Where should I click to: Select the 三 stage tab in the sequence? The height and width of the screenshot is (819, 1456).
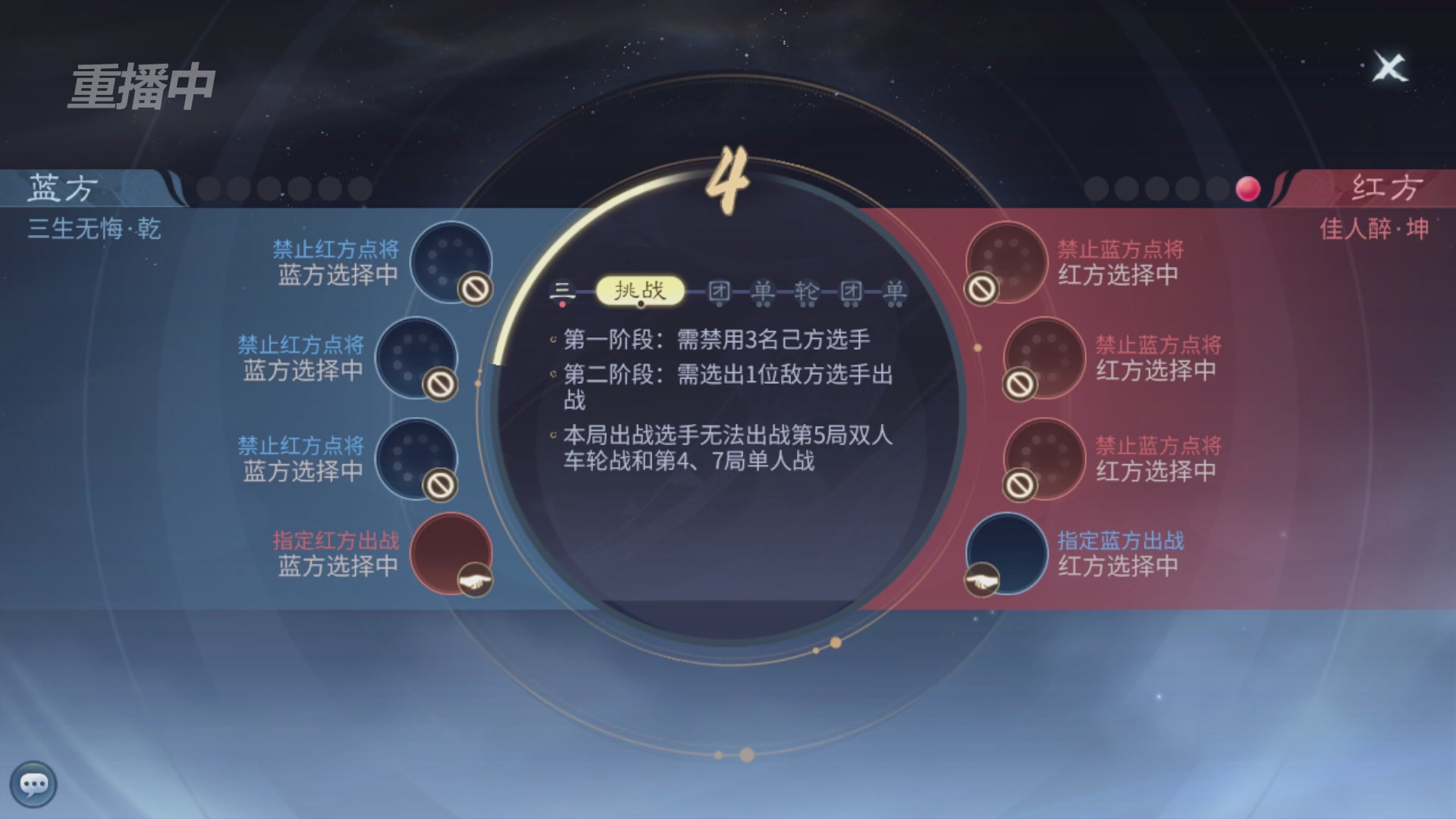(561, 290)
